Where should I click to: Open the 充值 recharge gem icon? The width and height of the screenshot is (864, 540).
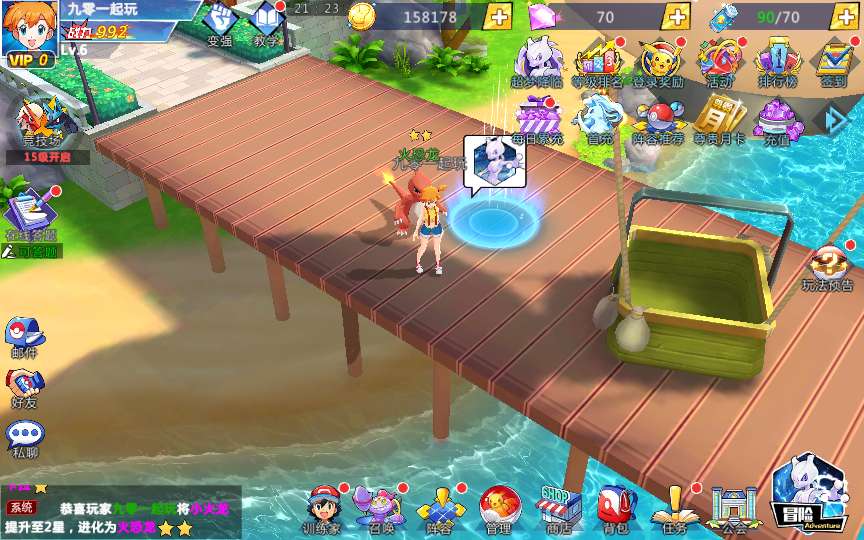(x=777, y=119)
